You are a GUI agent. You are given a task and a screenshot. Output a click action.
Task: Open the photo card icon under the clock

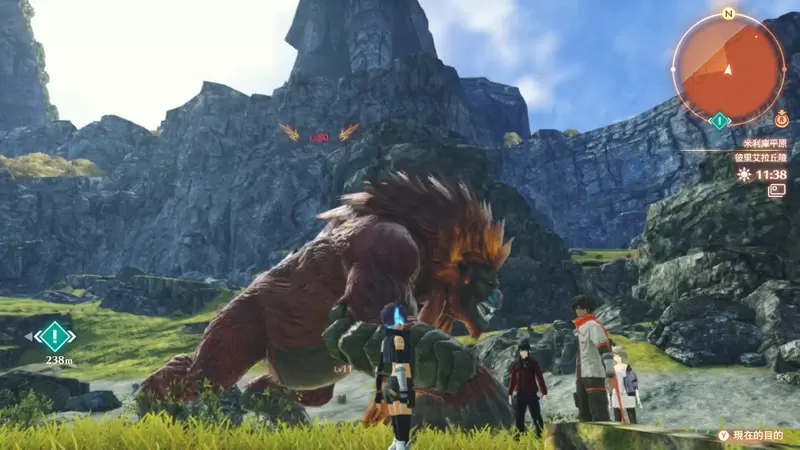click(776, 190)
